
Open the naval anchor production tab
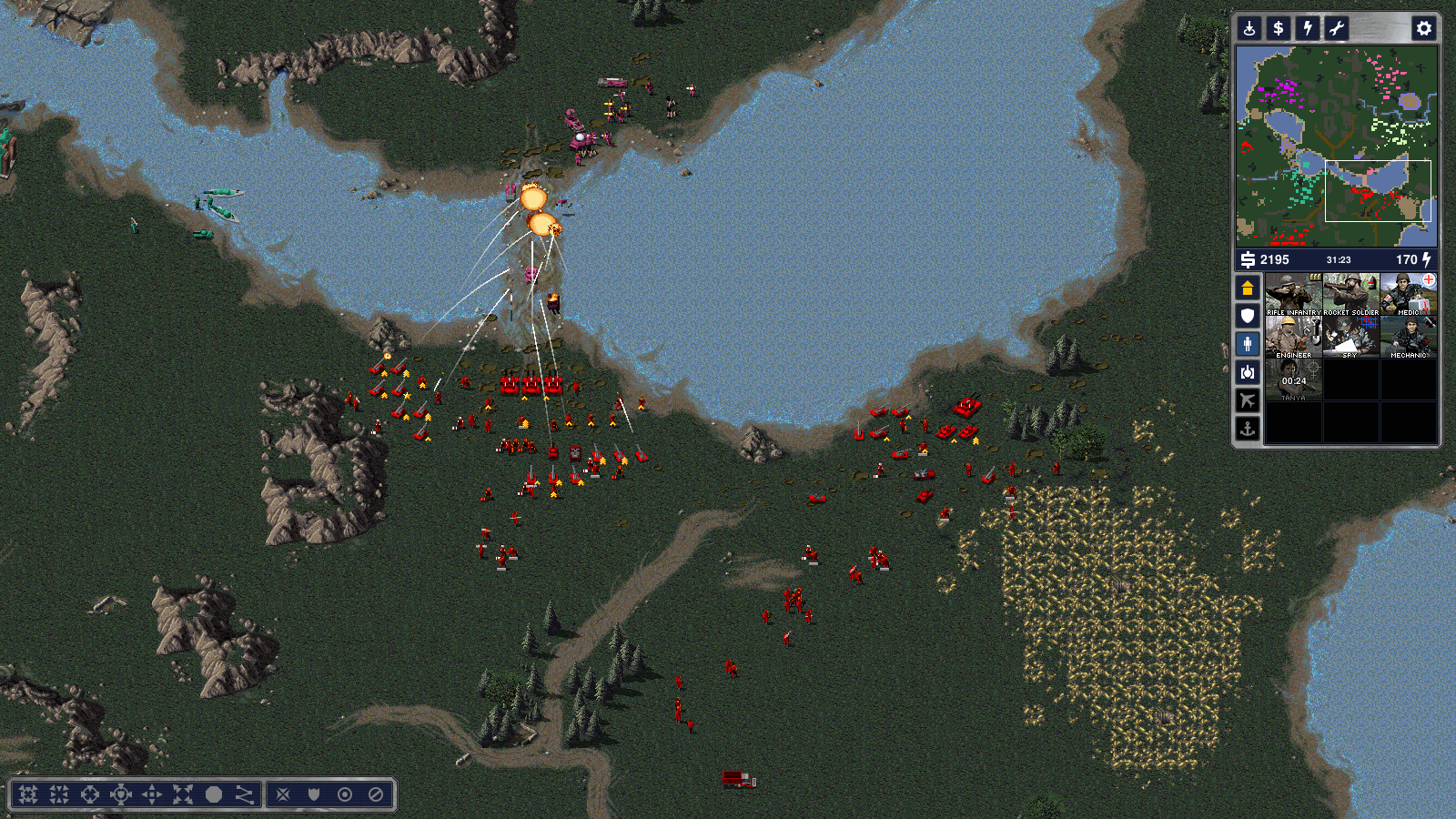click(x=1248, y=429)
